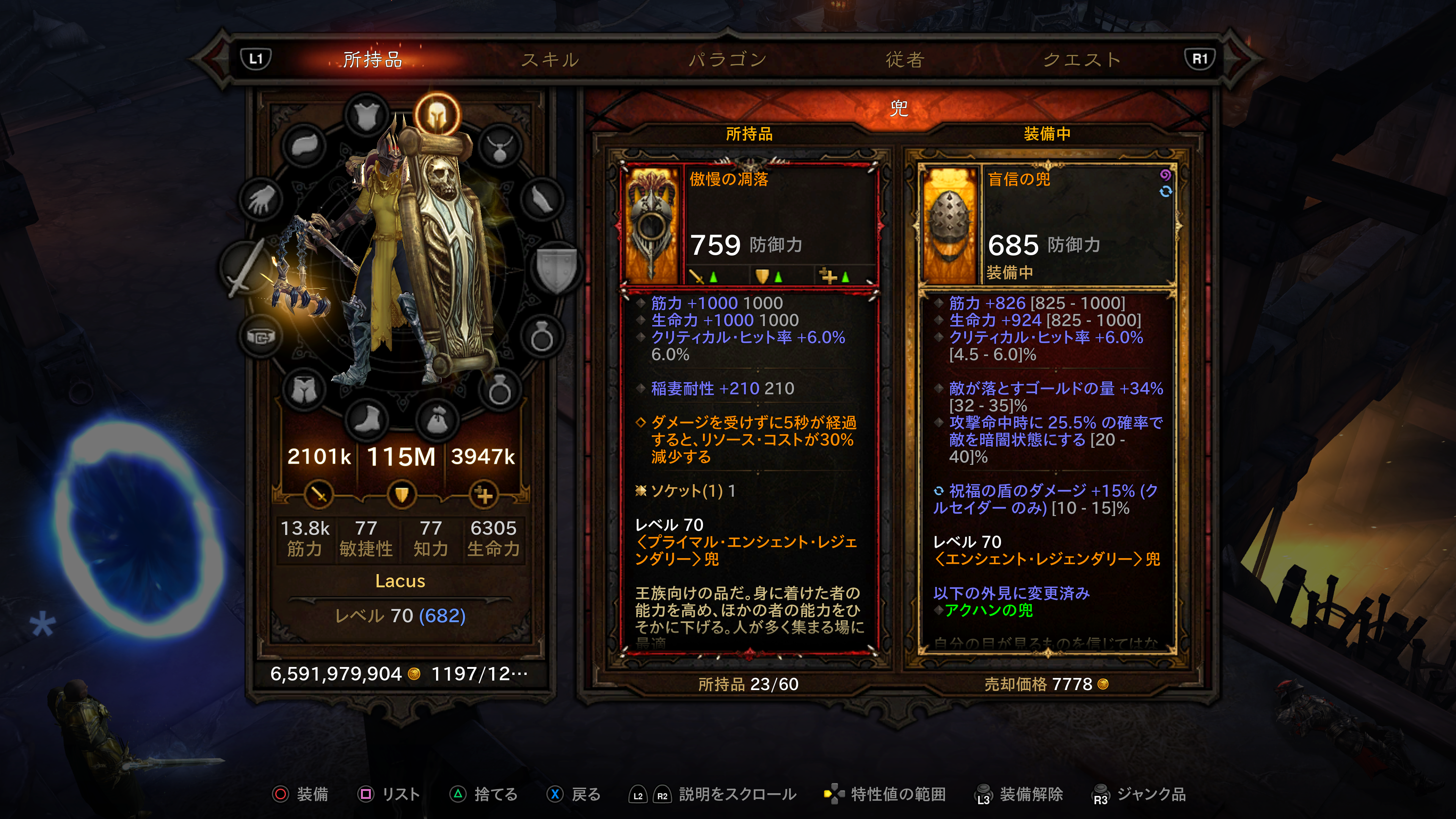Open the パラゴン tab
Screen dimensions: 1456x819
[x=728, y=60]
